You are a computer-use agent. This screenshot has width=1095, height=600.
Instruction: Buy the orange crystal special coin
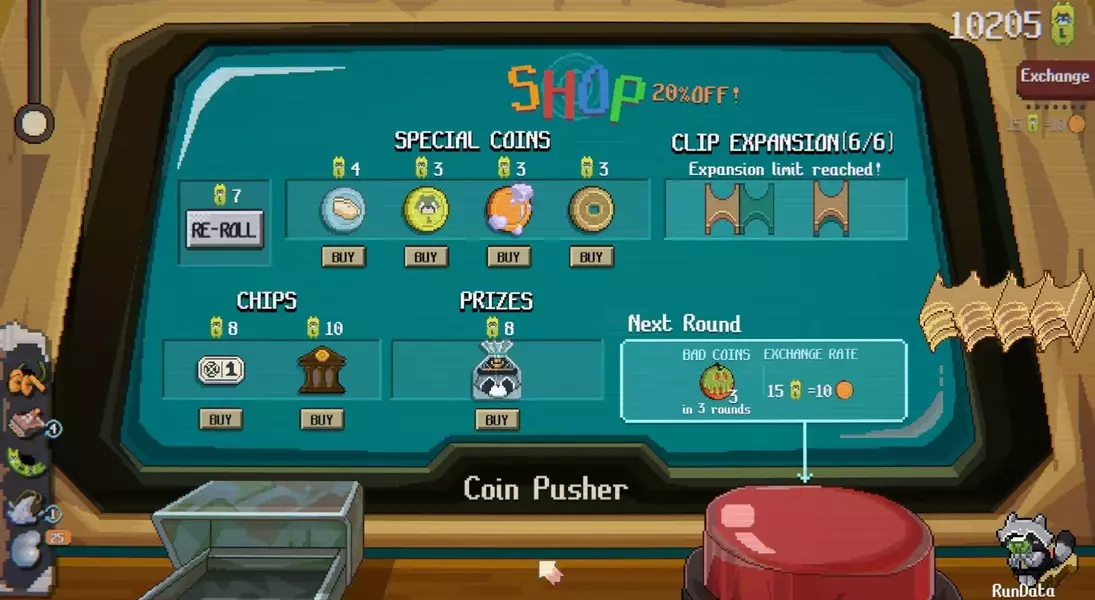tap(509, 257)
